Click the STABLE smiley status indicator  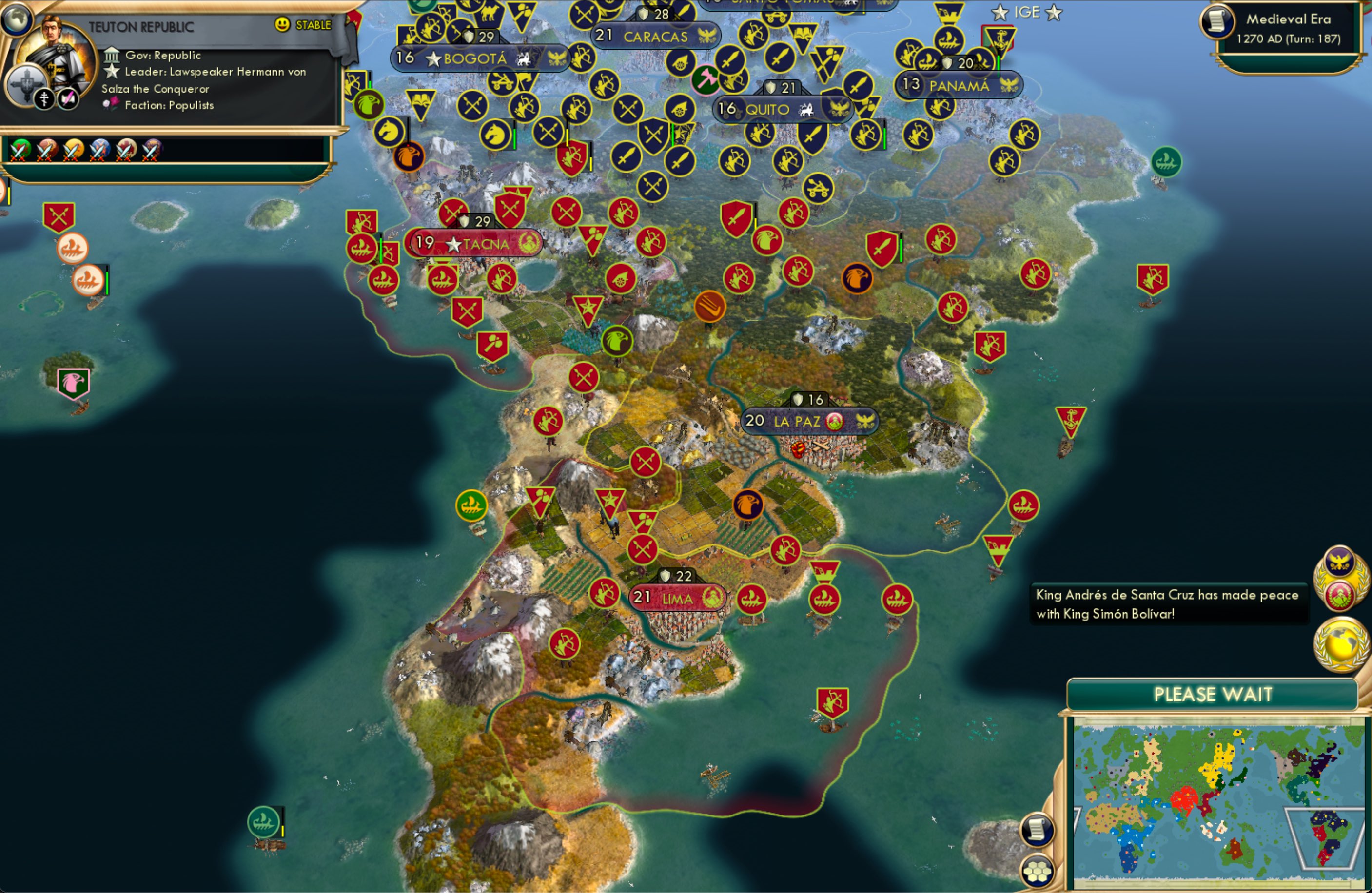pyautogui.click(x=281, y=25)
